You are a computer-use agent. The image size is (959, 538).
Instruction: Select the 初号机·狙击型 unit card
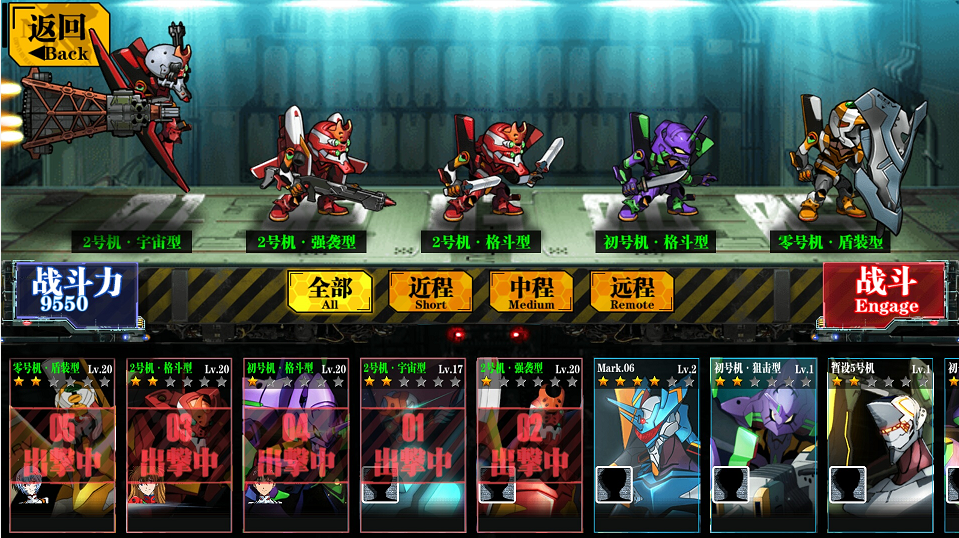click(763, 445)
